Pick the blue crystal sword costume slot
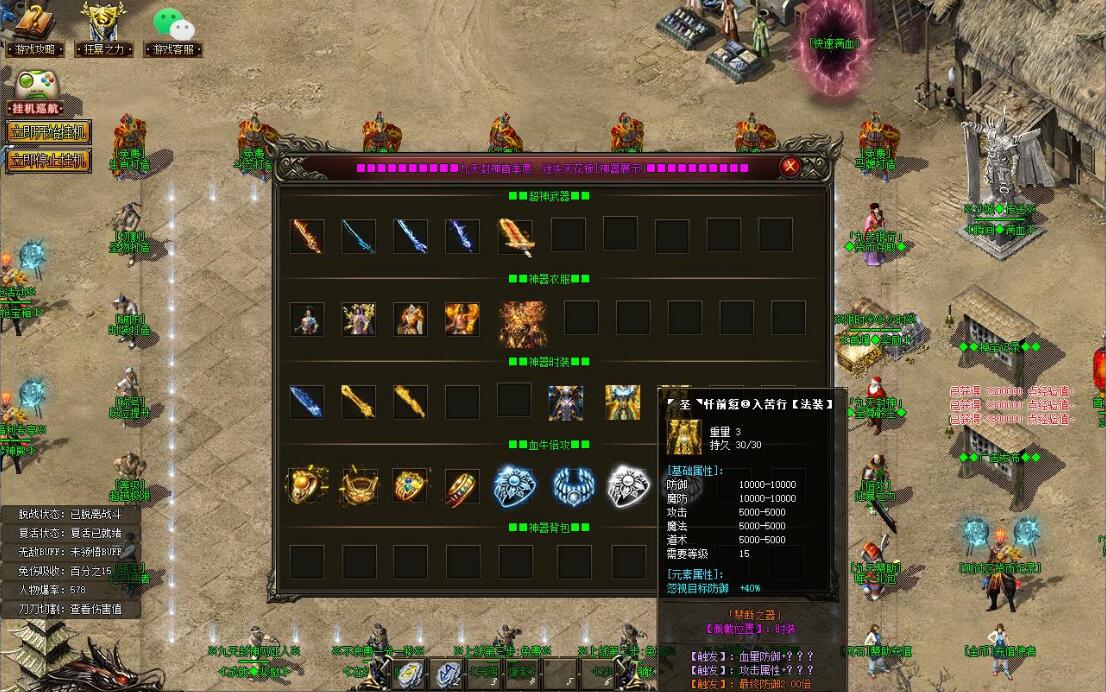This screenshot has height=692, width=1106. pyautogui.click(x=306, y=402)
